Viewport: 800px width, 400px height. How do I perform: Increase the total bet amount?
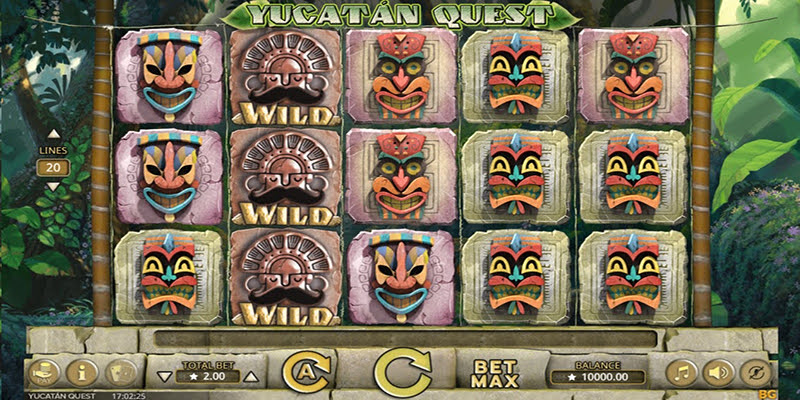click(x=251, y=377)
